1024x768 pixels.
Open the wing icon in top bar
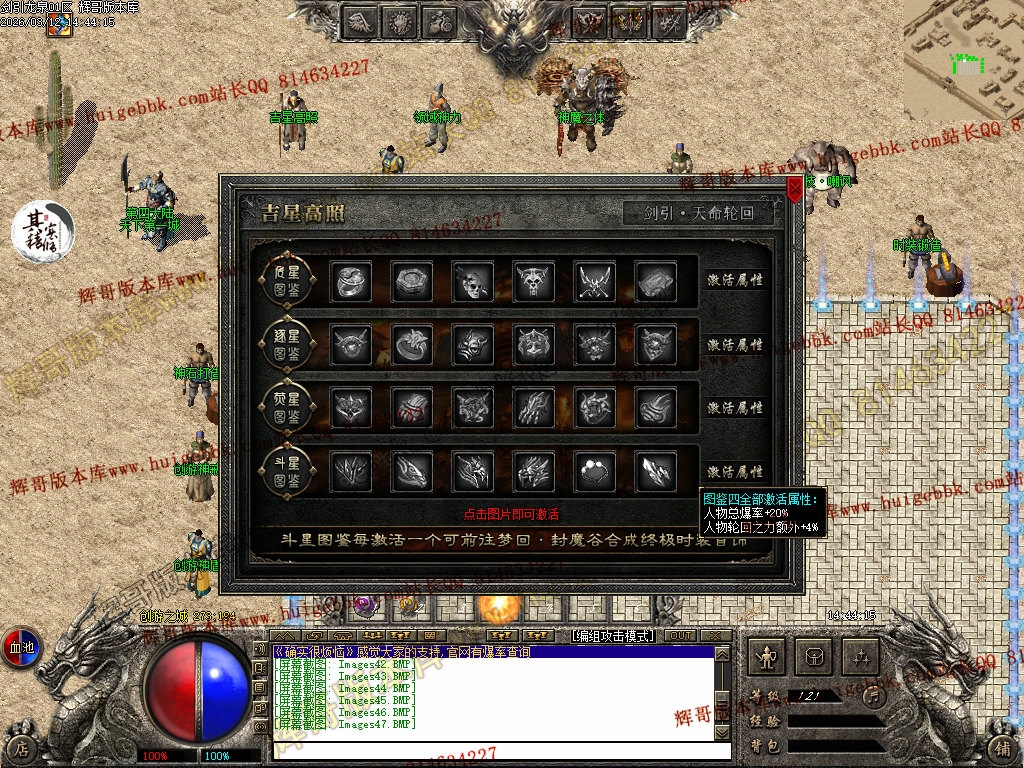(361, 21)
